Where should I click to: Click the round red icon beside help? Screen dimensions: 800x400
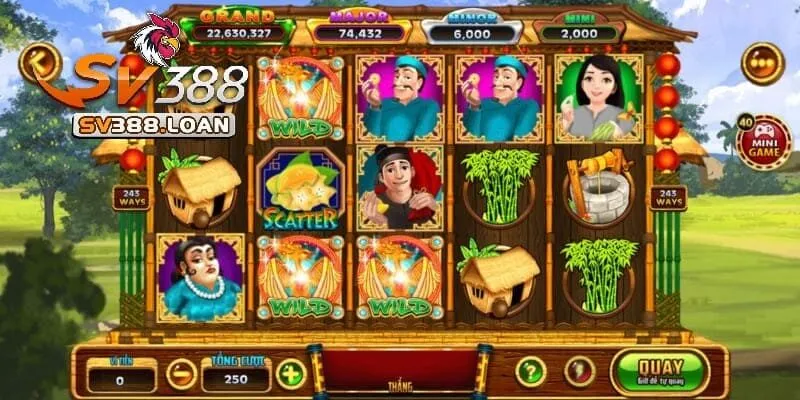(x=577, y=372)
